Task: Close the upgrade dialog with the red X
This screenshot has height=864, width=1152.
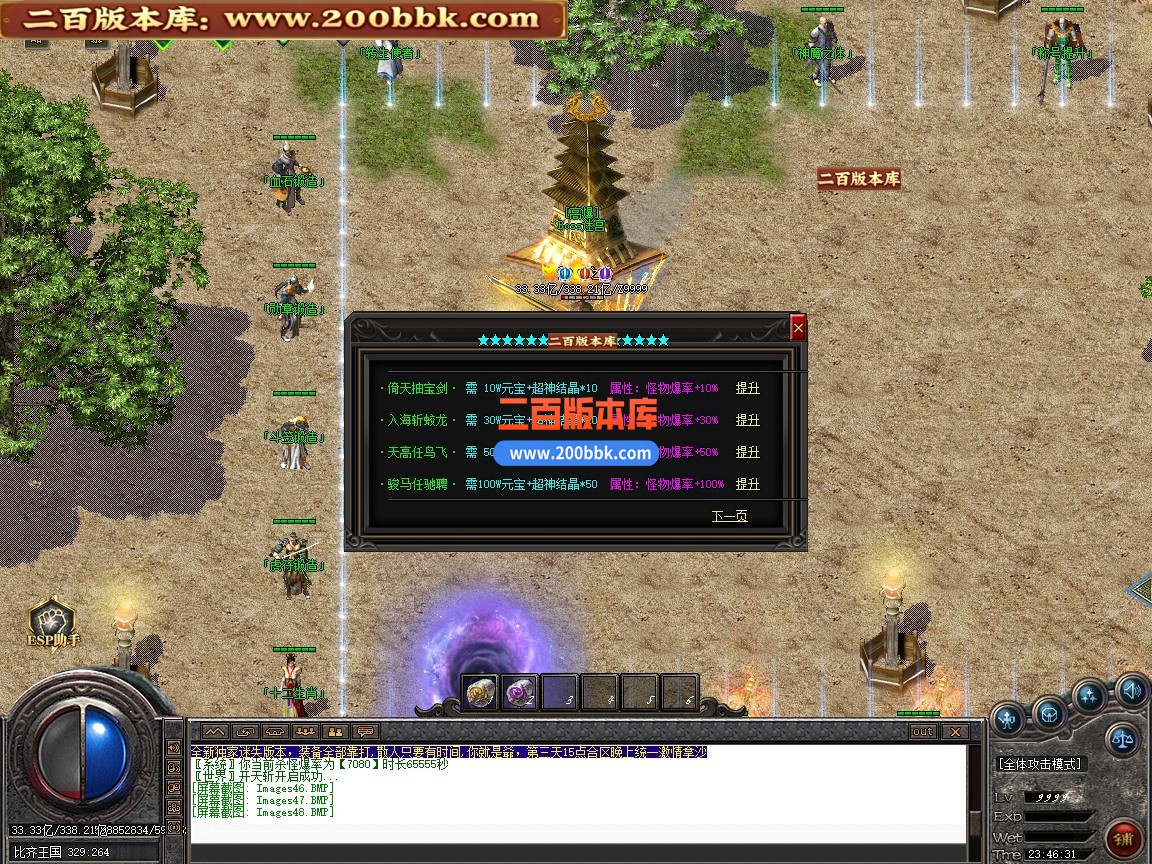Action: (x=797, y=327)
